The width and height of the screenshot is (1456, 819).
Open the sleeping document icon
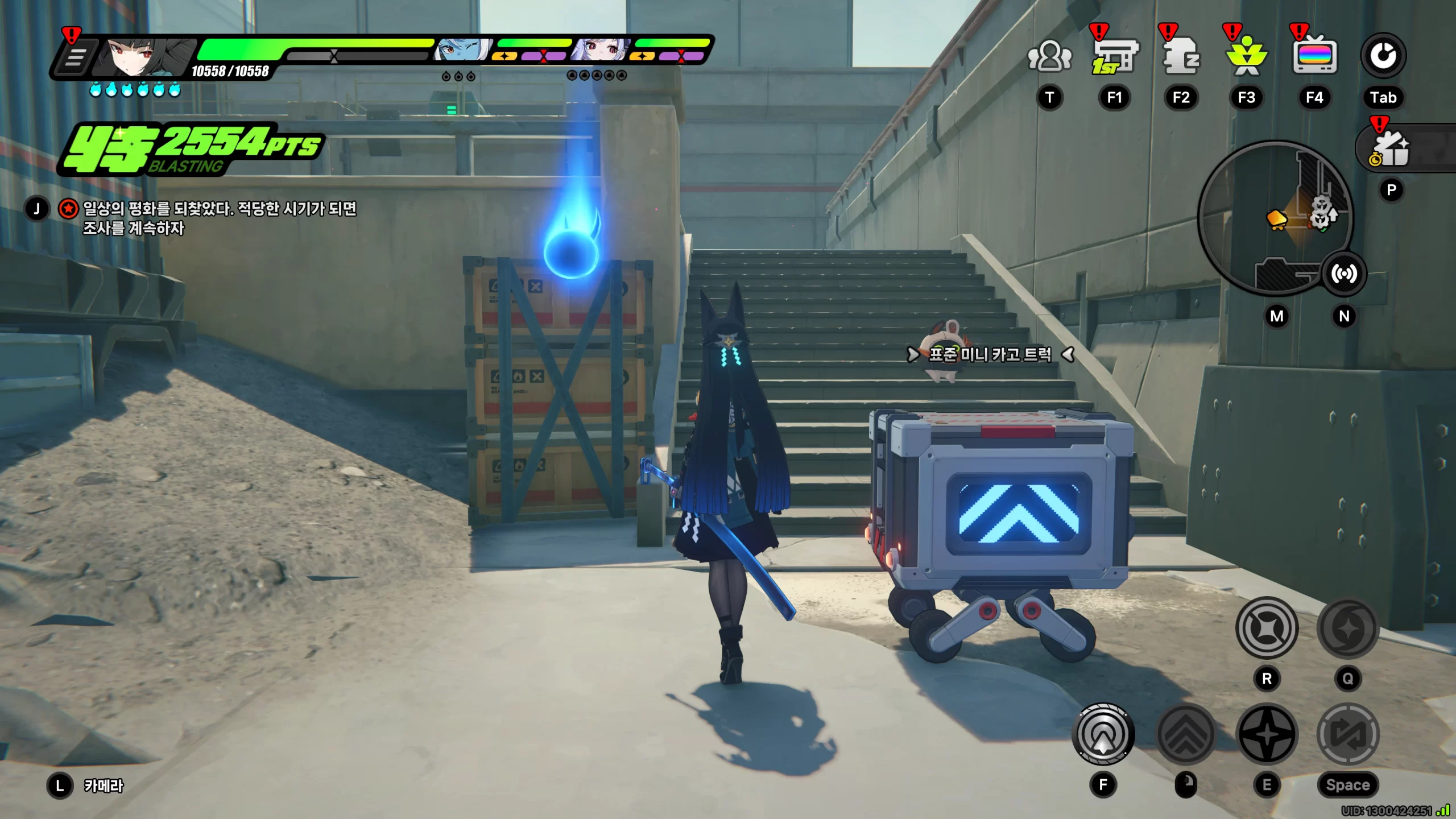click(x=1181, y=56)
